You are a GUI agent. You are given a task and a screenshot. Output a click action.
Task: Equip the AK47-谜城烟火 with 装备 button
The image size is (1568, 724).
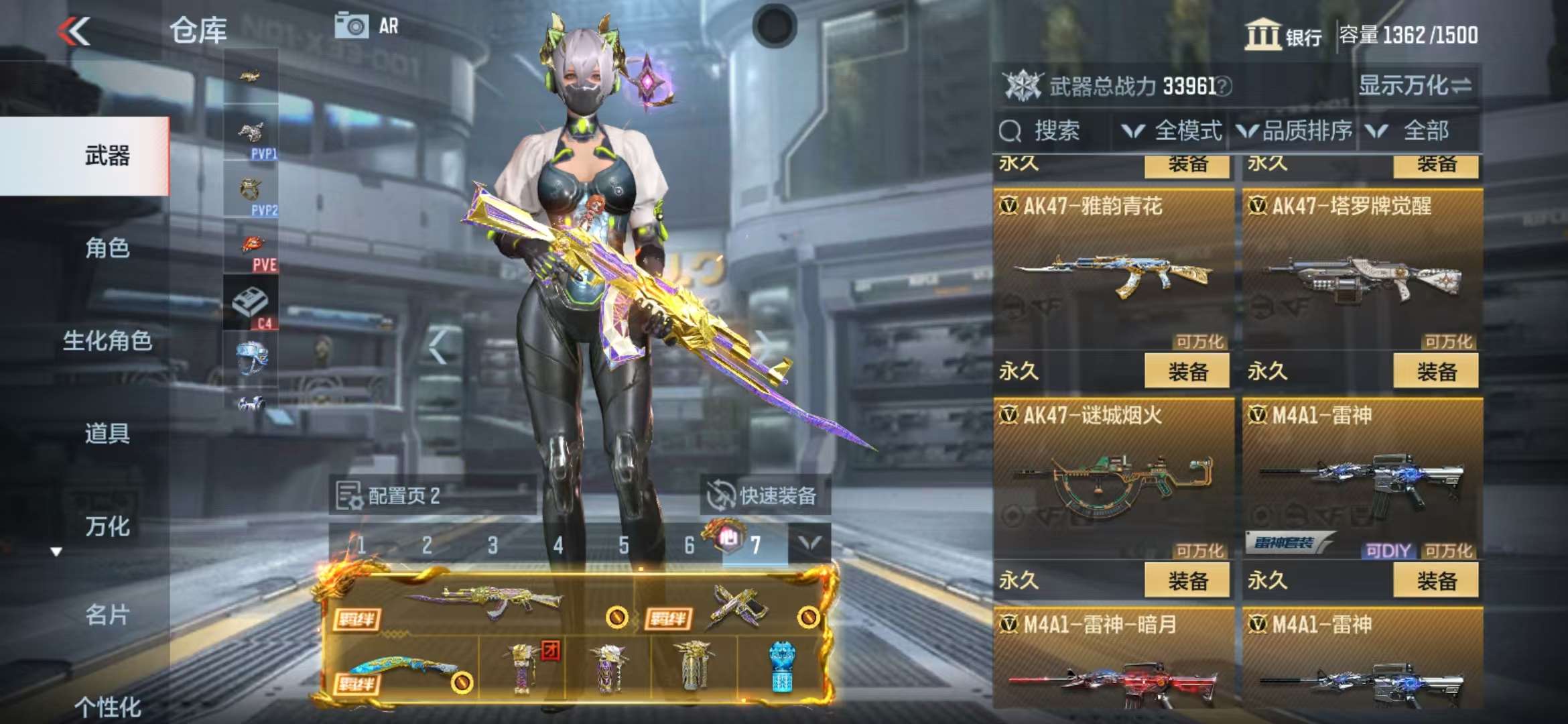pos(1187,580)
